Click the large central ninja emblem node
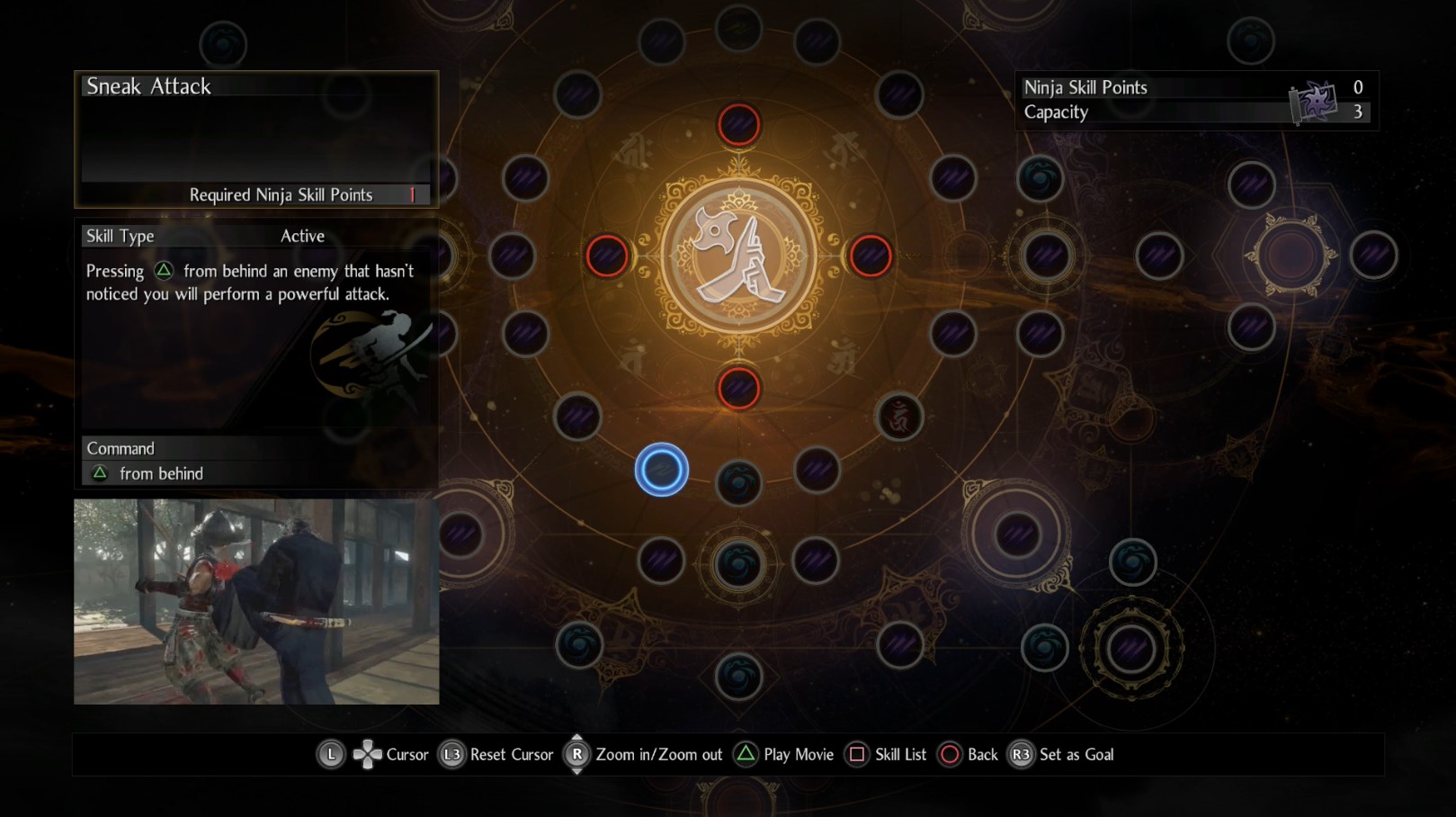Screen dimensions: 1456x817 click(738, 256)
